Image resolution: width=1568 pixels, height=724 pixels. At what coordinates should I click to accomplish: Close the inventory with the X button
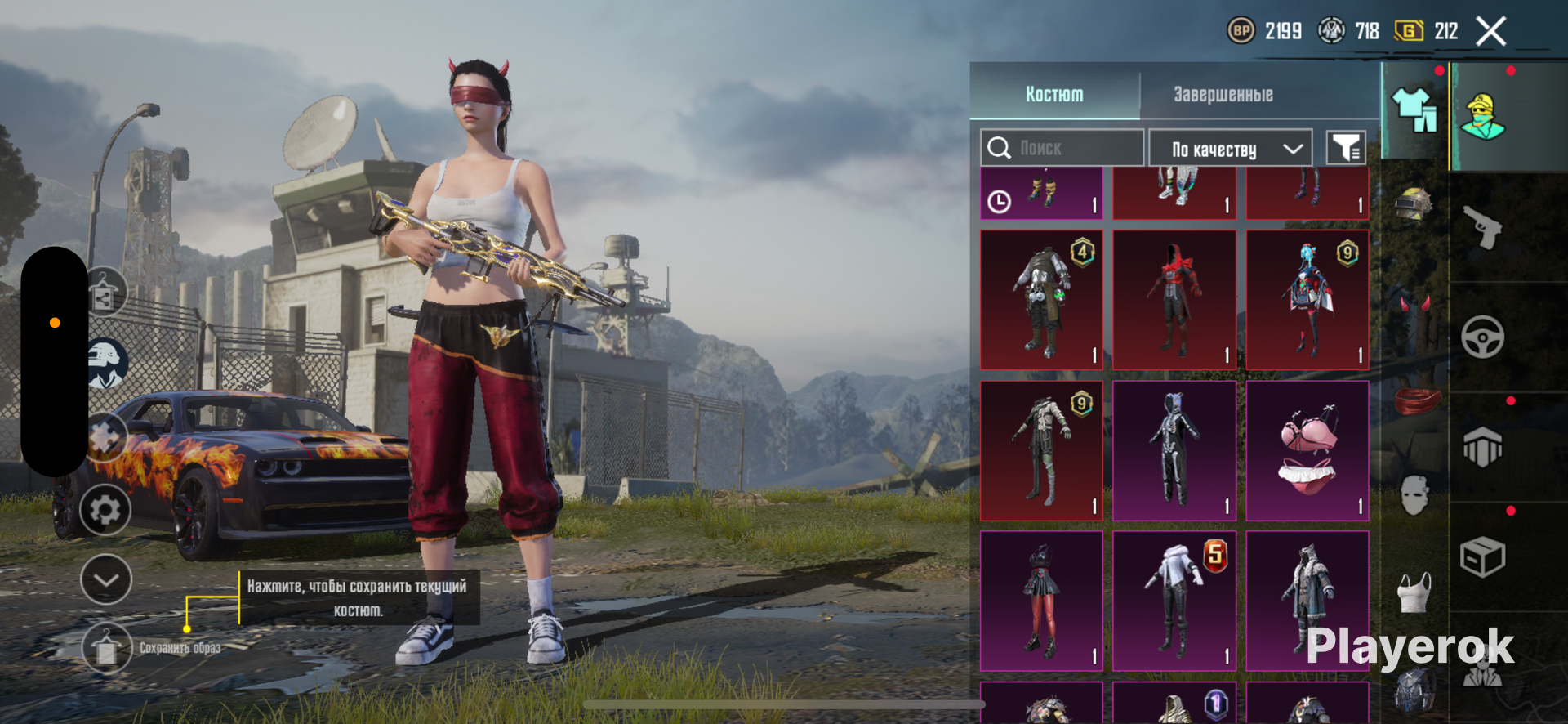pyautogui.click(x=1491, y=32)
